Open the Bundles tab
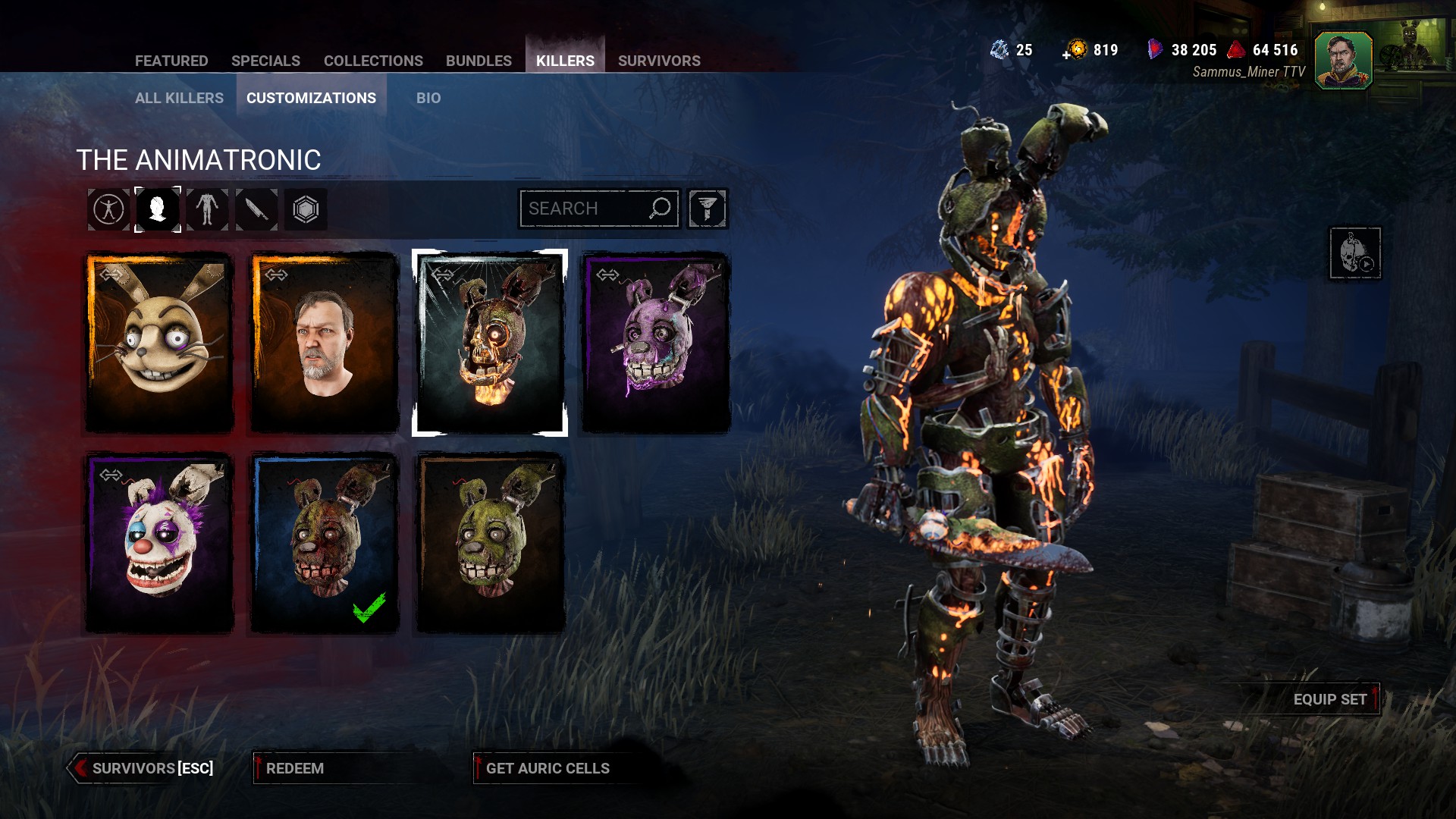The image size is (1456, 819). (x=479, y=61)
